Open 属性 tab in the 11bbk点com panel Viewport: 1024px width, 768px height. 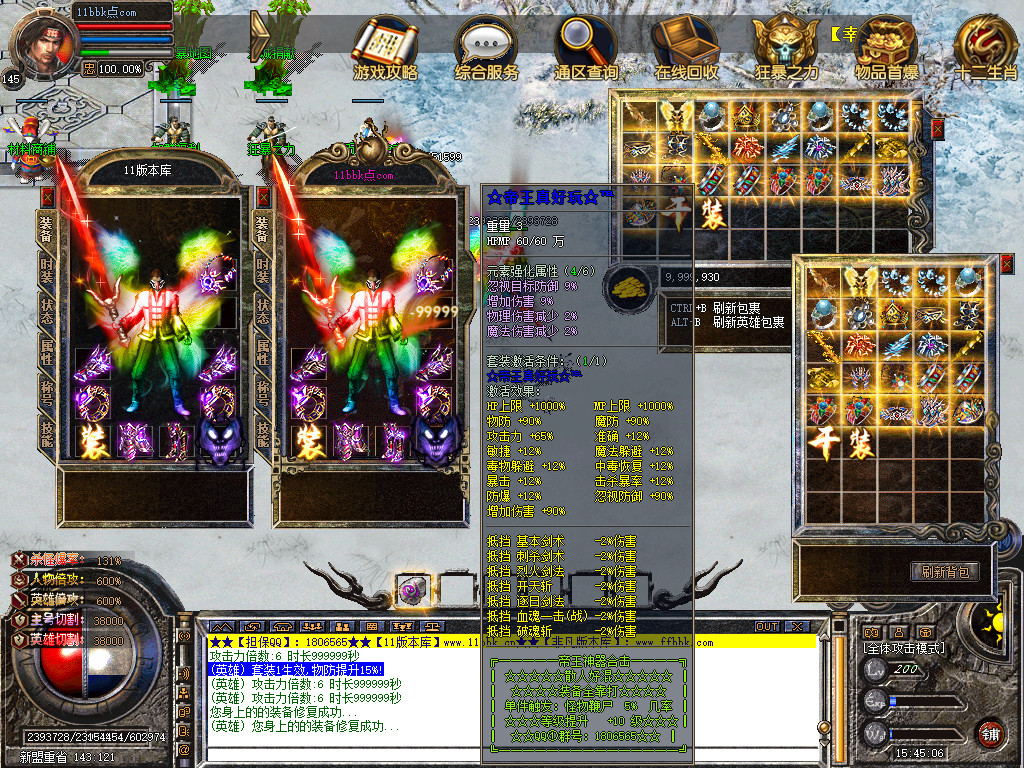263,350
